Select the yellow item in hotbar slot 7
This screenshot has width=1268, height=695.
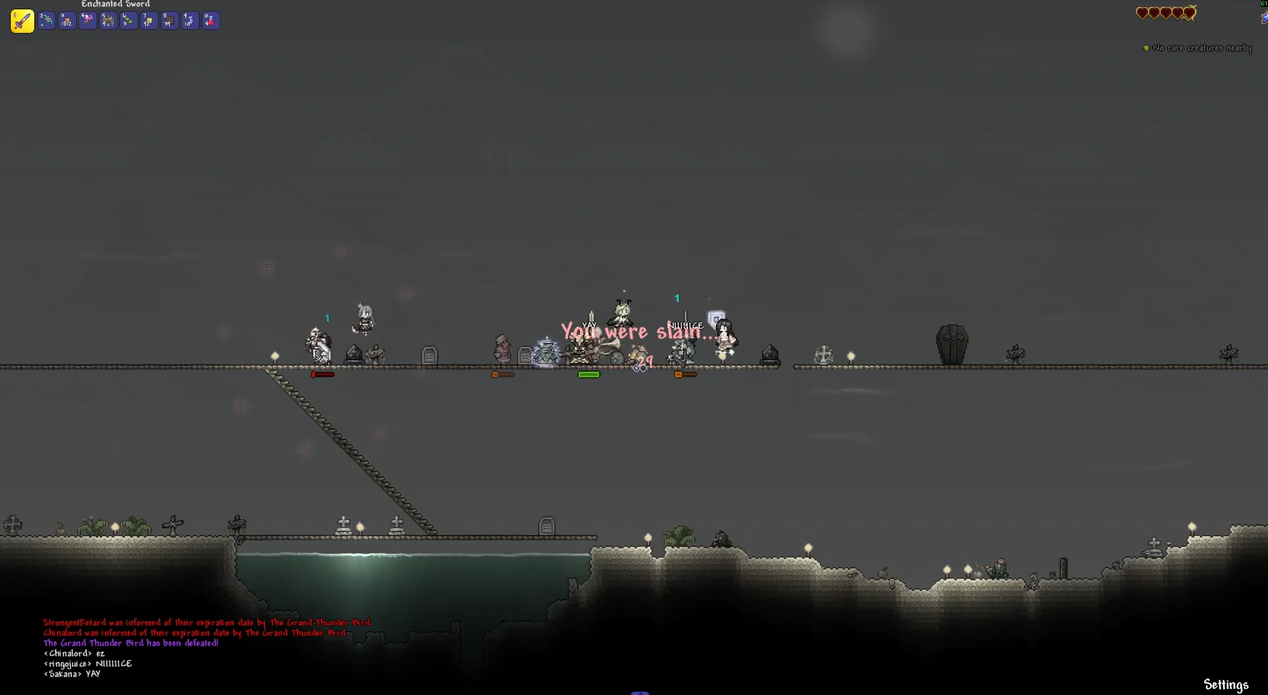point(149,21)
